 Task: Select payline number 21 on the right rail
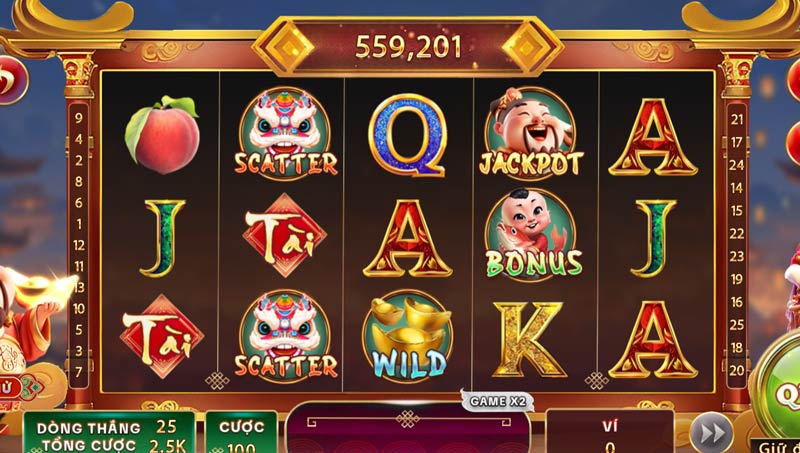tap(738, 118)
